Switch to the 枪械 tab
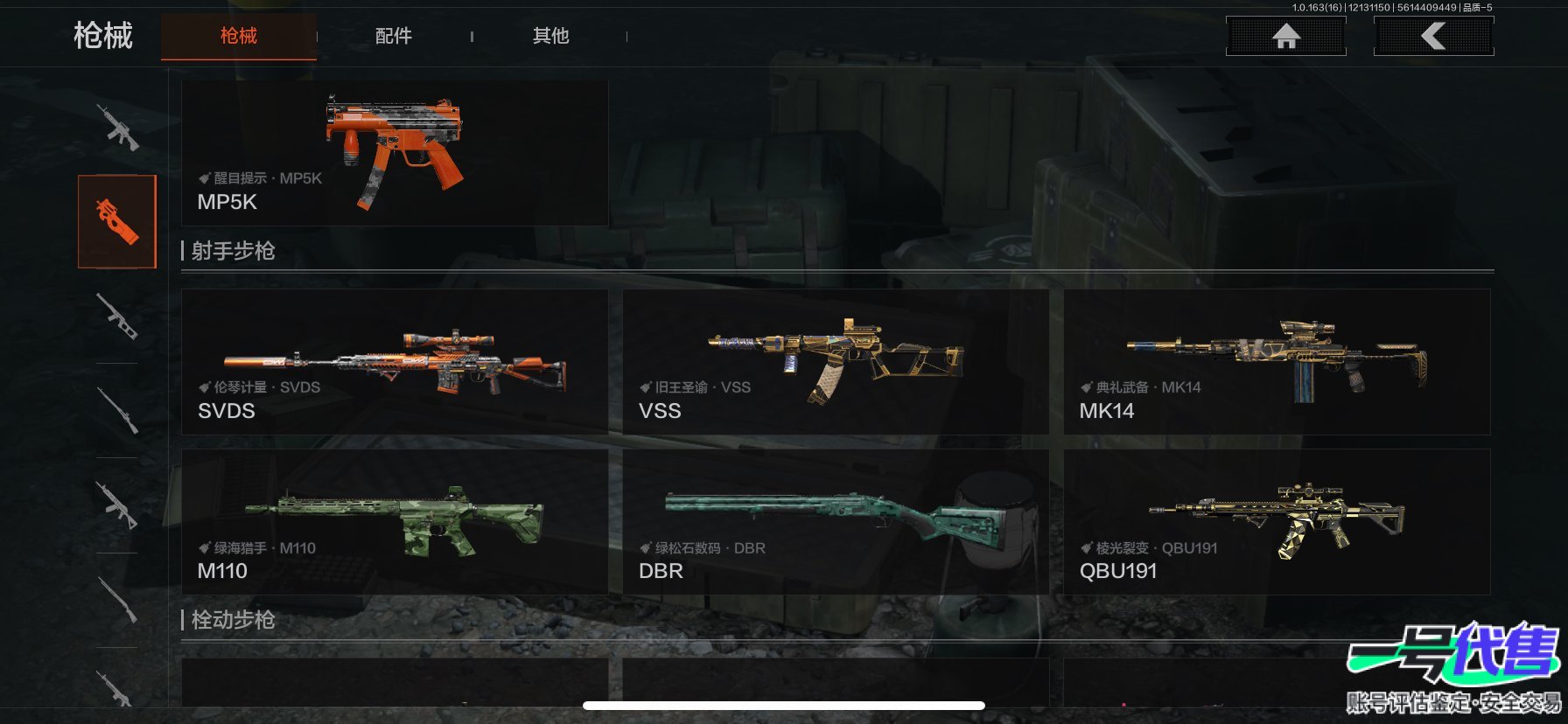The image size is (1568, 724). (238, 36)
